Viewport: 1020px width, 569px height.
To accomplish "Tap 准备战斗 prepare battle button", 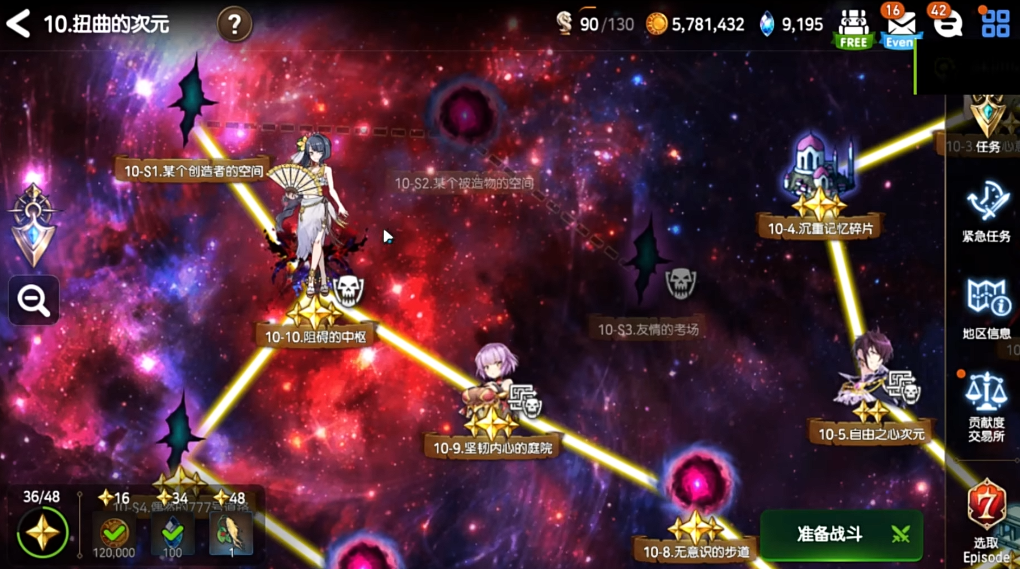I will tap(841, 534).
